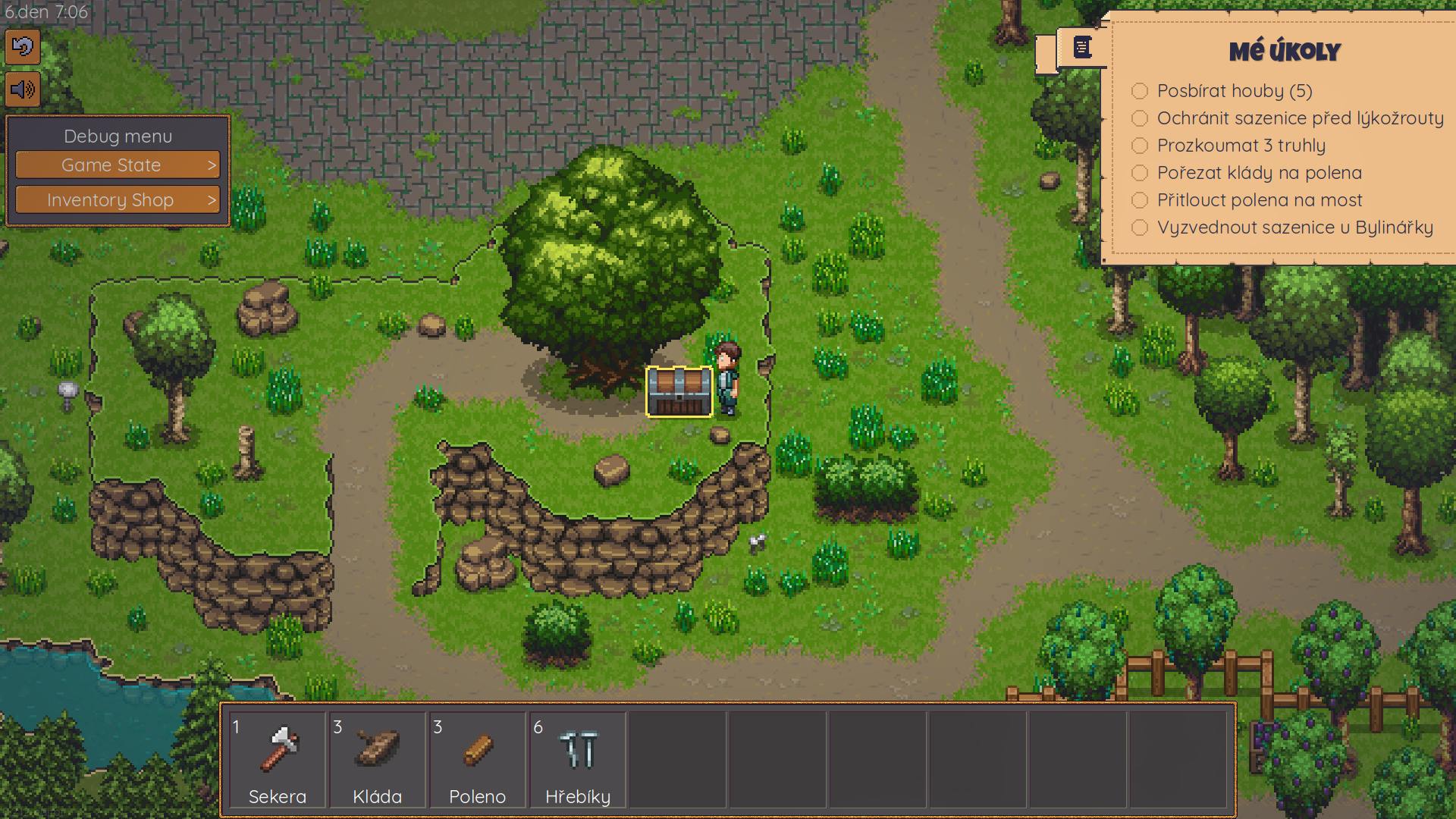
Task: Toggle the sound speaker button
Action: 23,90
